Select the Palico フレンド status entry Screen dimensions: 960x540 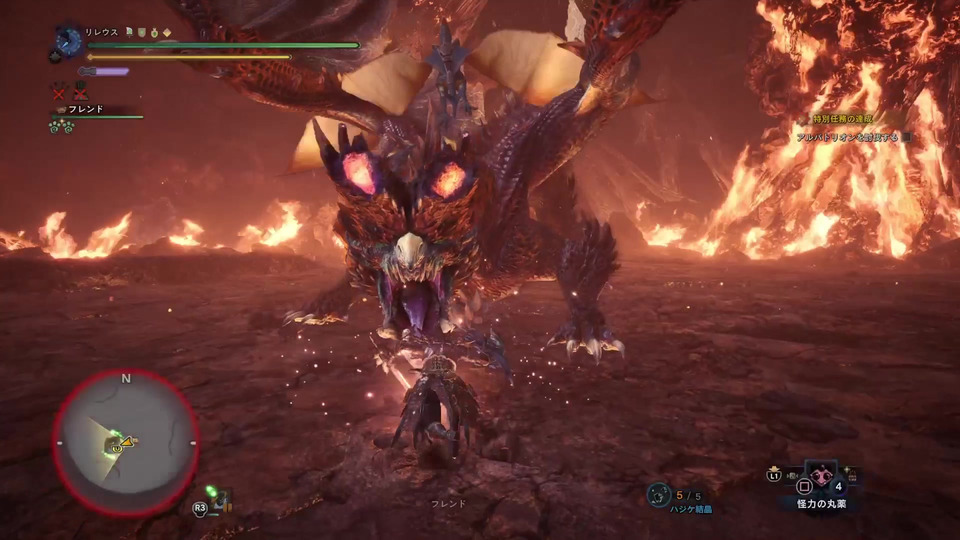click(x=83, y=109)
